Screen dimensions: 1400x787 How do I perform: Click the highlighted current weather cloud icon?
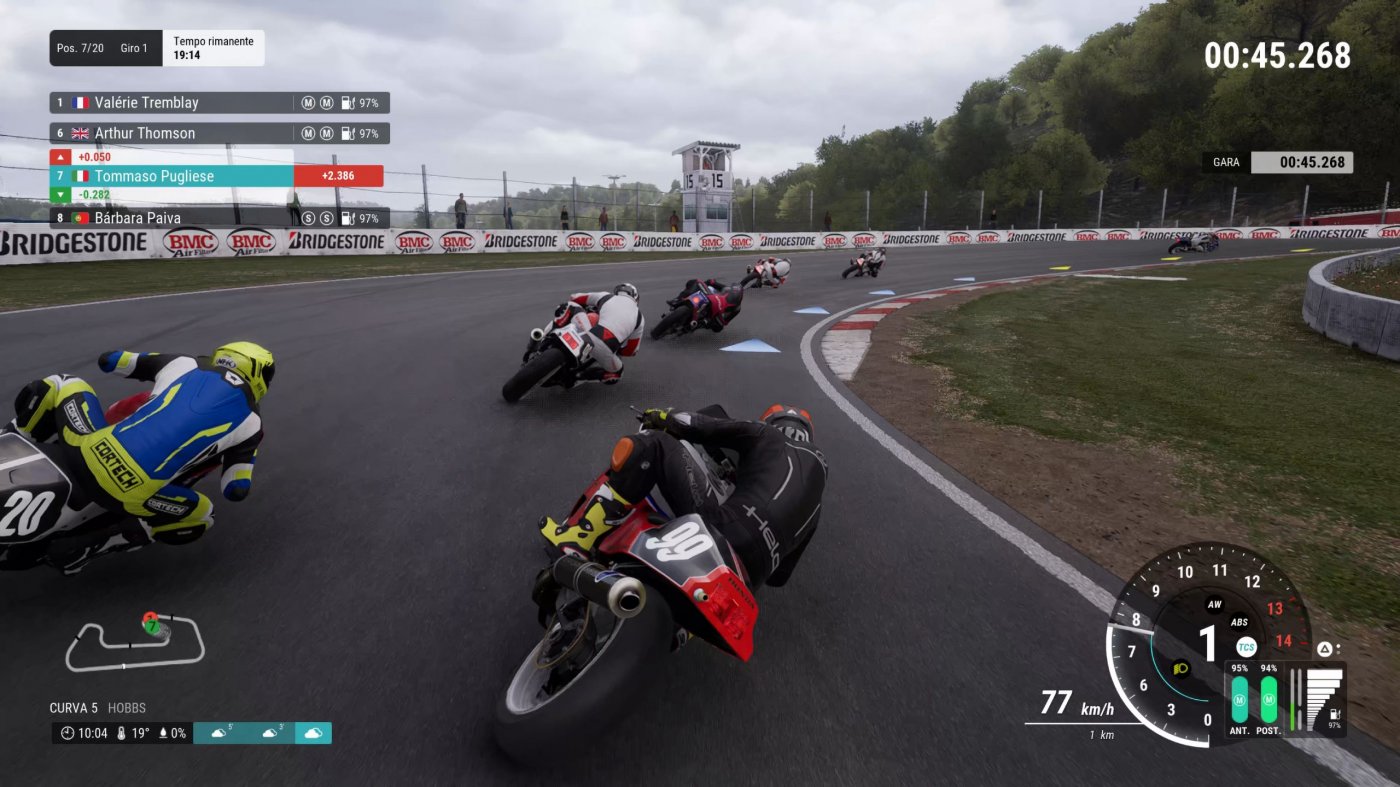click(x=313, y=733)
